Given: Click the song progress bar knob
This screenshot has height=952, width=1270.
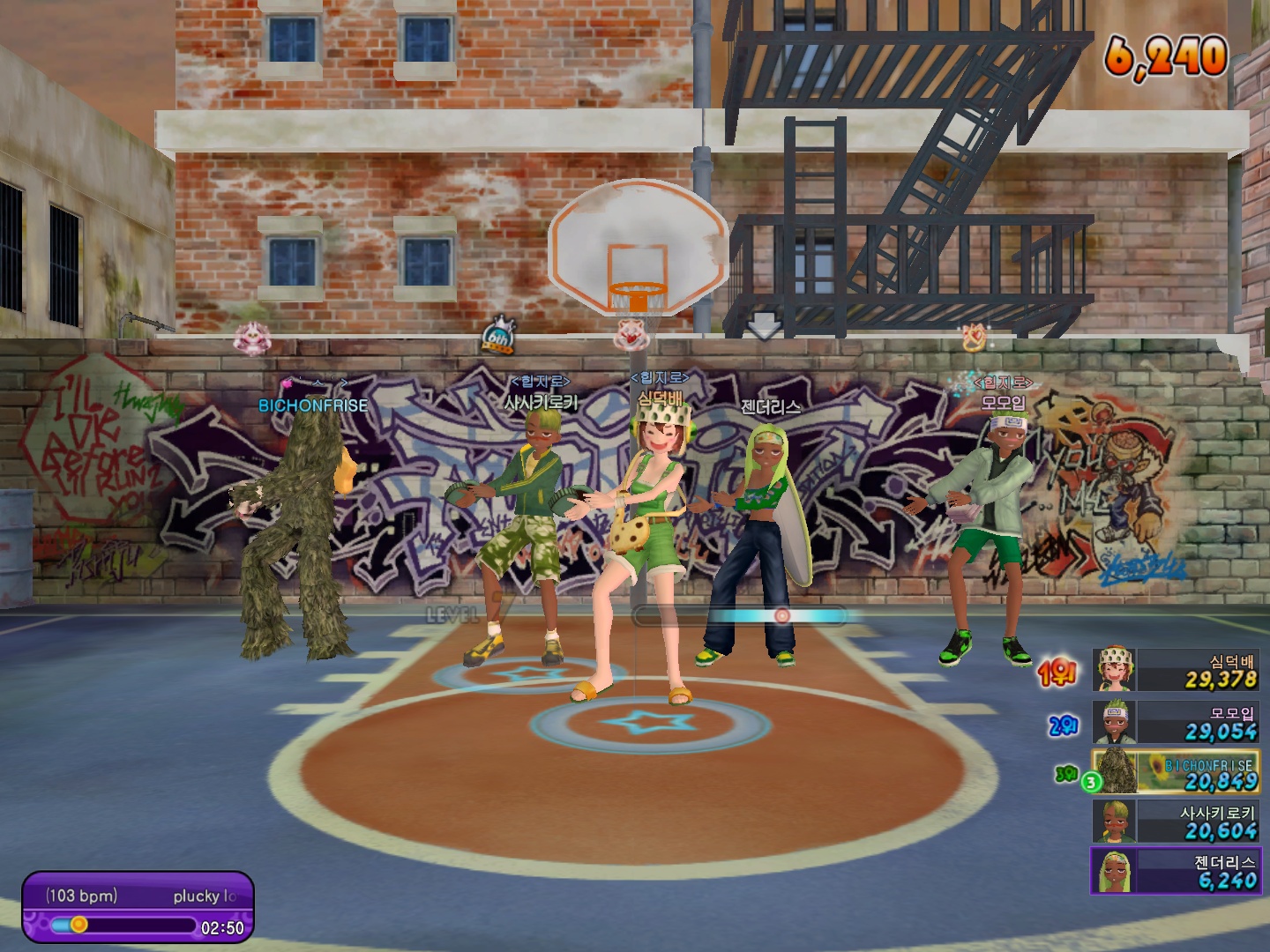Looking at the screenshot, I should pyautogui.click(x=78, y=925).
